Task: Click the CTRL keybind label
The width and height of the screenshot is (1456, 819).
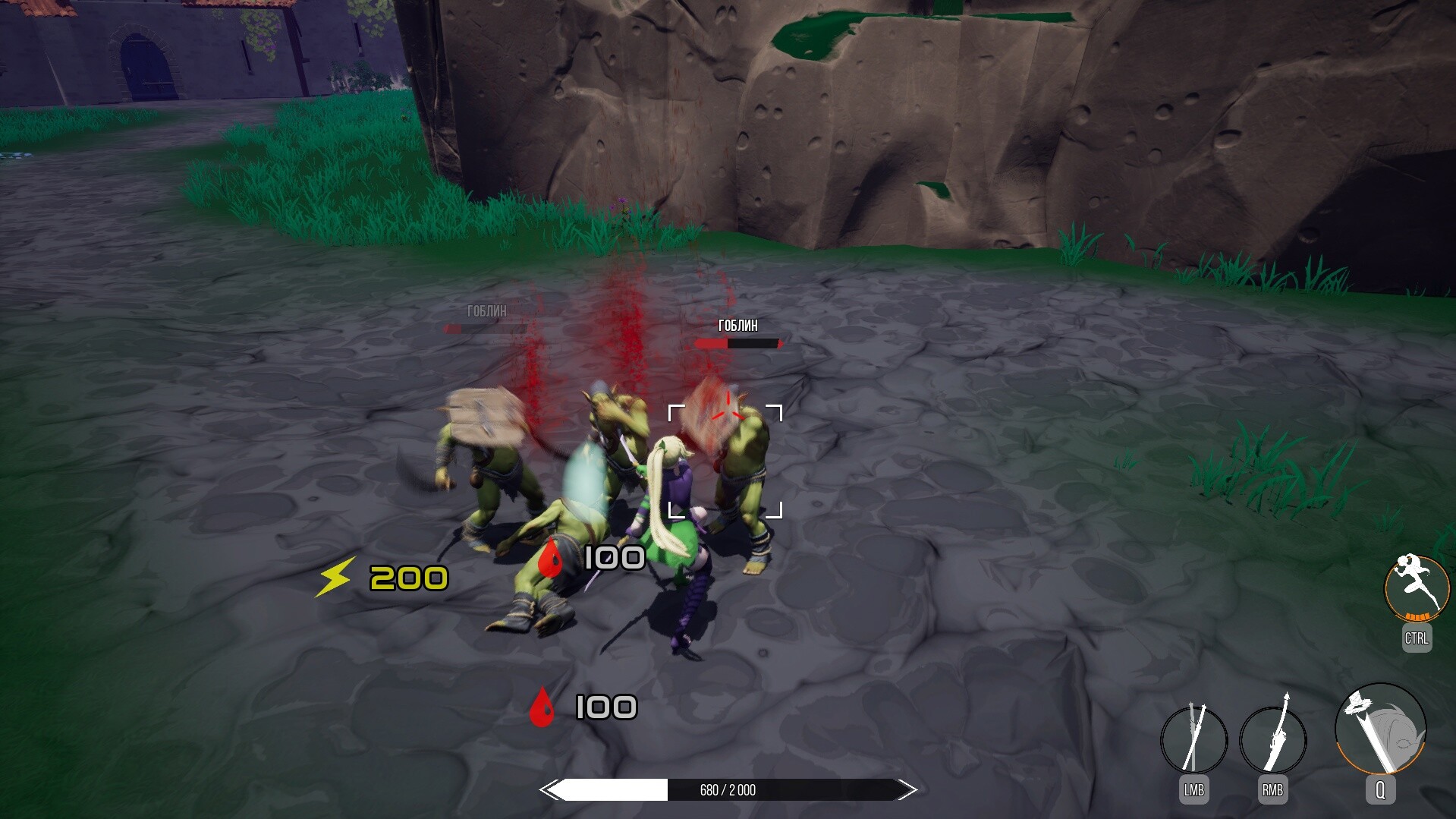Action: click(1415, 640)
